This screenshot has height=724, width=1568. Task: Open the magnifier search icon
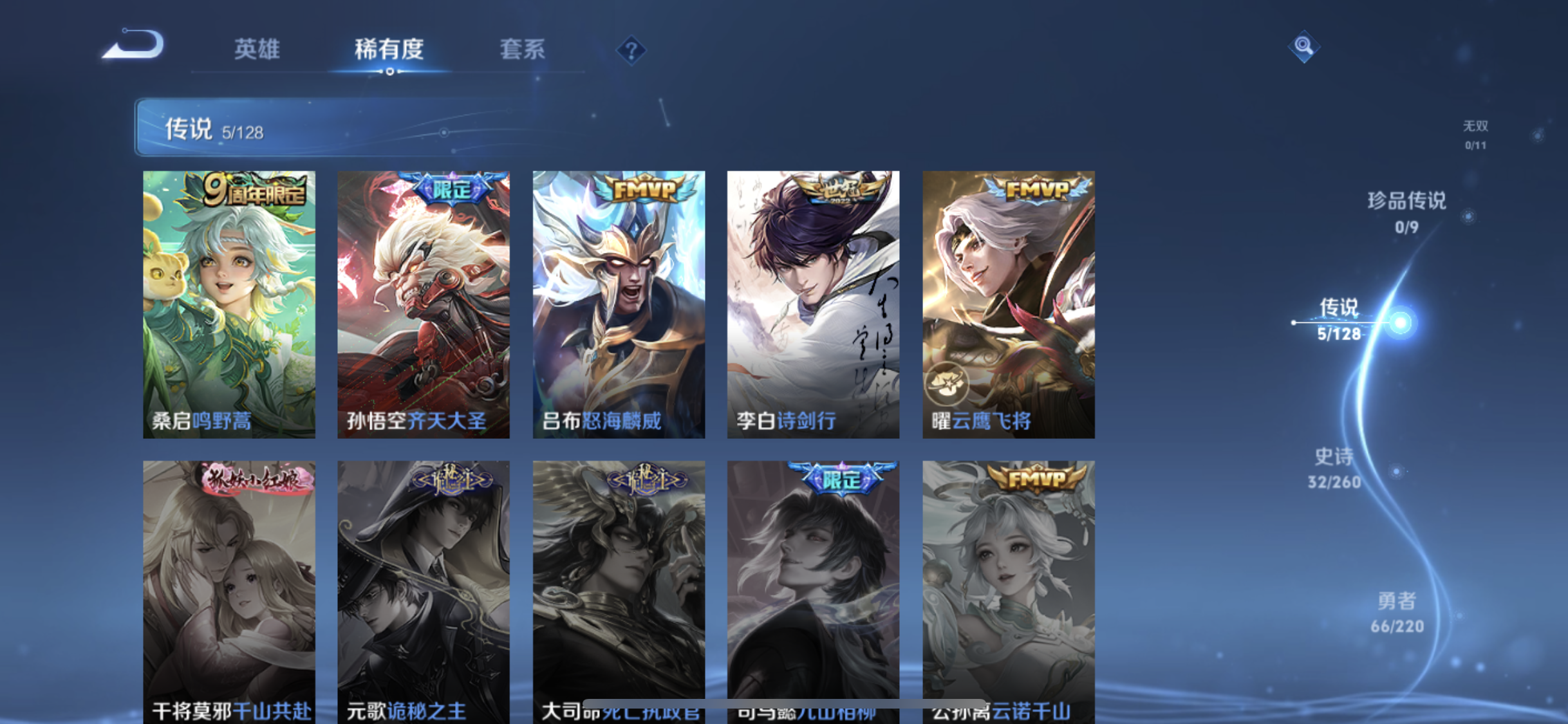coord(1303,46)
